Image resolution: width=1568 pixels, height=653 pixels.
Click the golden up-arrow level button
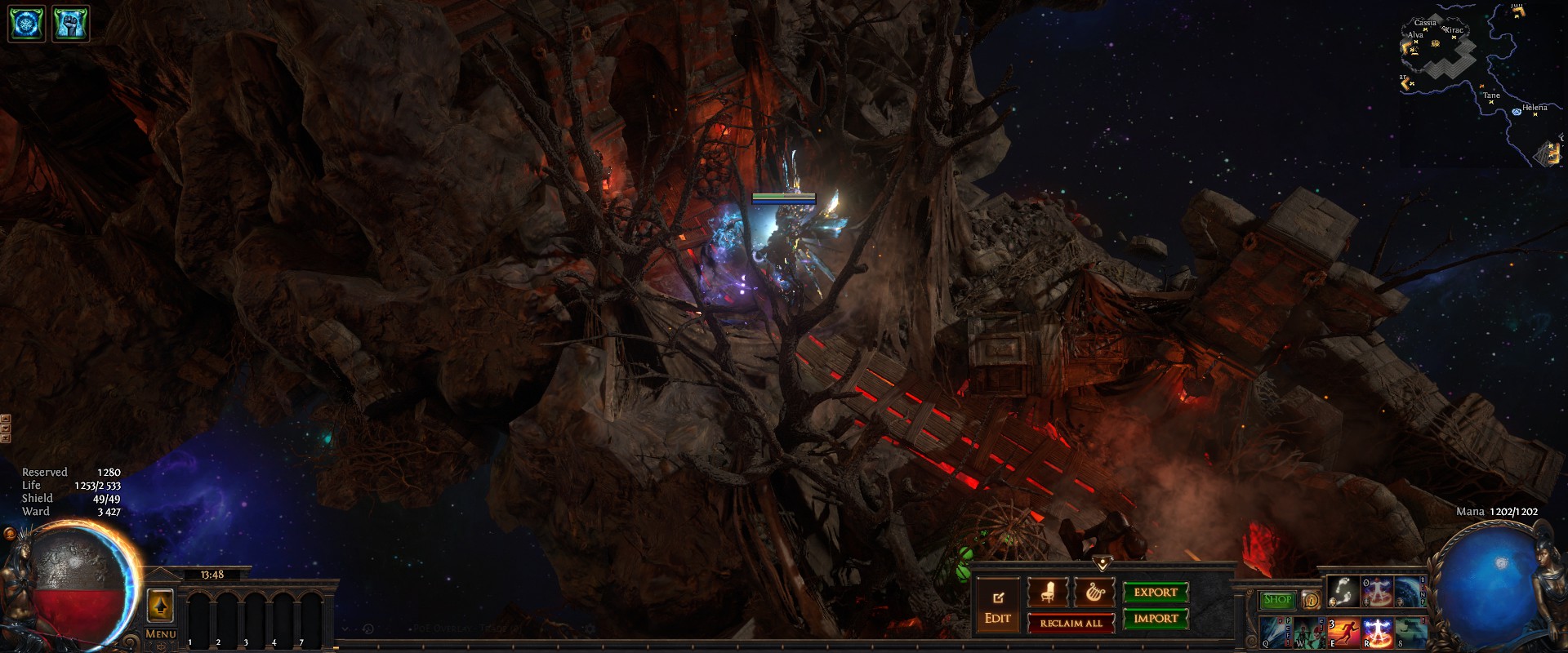pos(160,606)
